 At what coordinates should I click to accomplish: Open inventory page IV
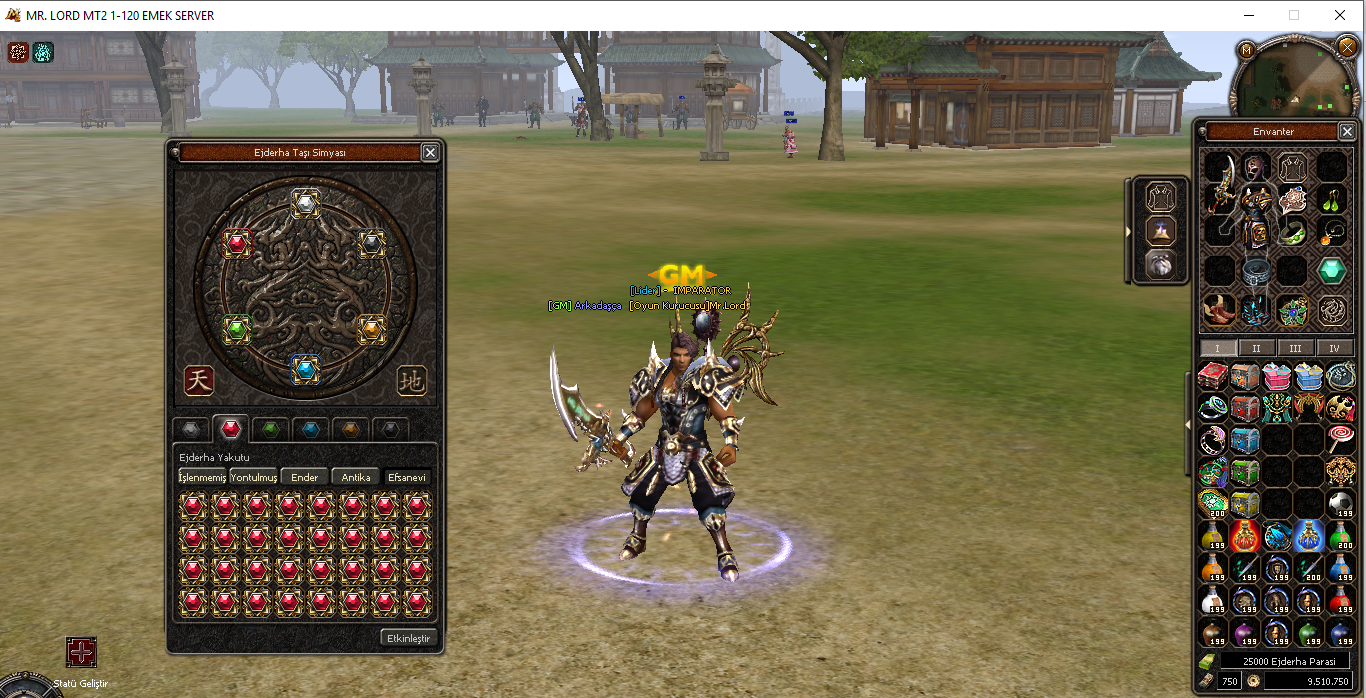click(1334, 348)
